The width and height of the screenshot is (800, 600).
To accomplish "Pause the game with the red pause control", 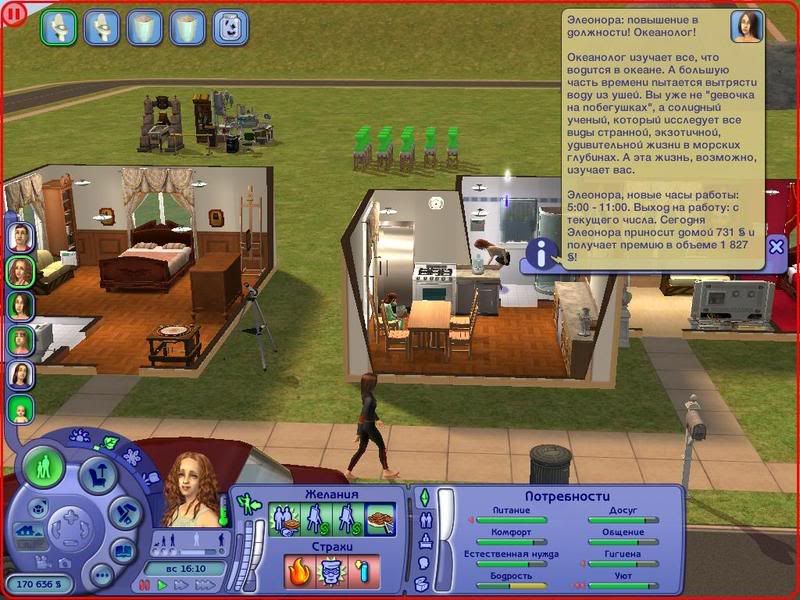I will [146, 584].
